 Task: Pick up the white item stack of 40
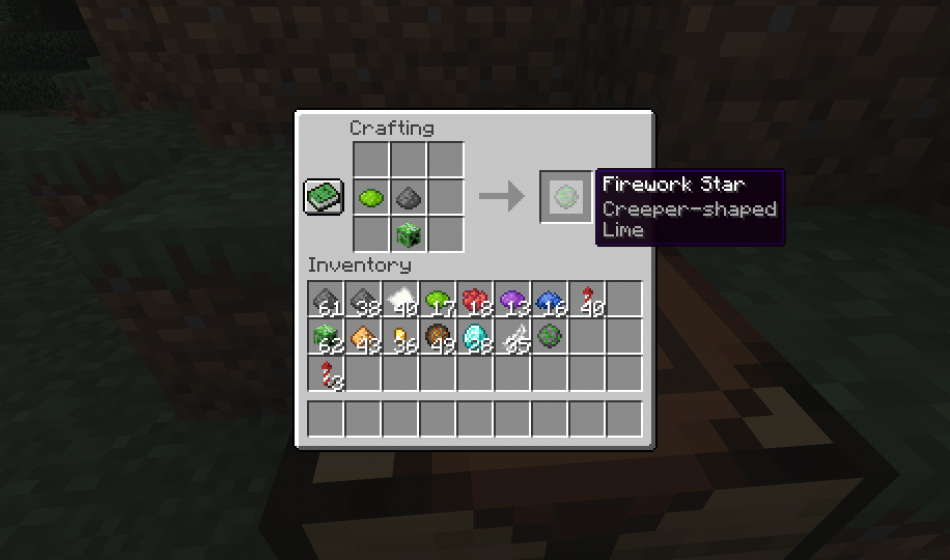click(x=399, y=300)
